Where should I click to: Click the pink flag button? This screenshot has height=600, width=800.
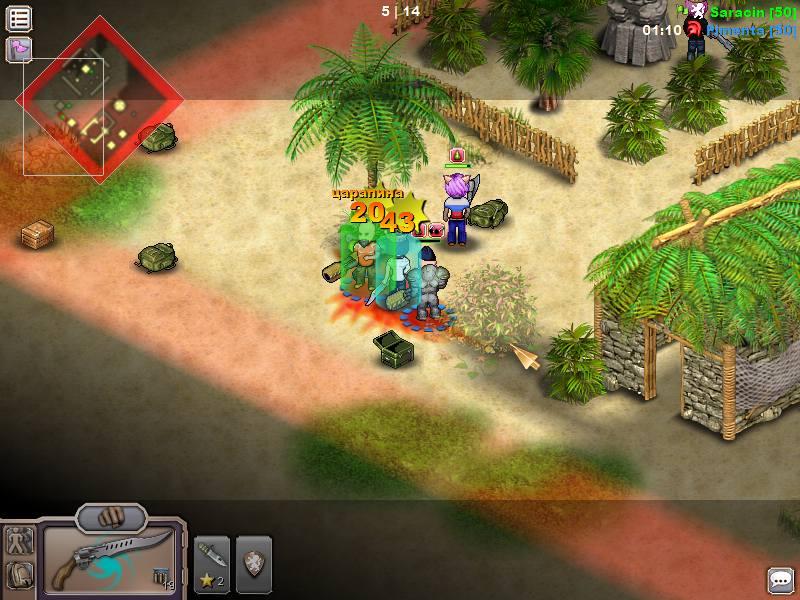click(19, 48)
